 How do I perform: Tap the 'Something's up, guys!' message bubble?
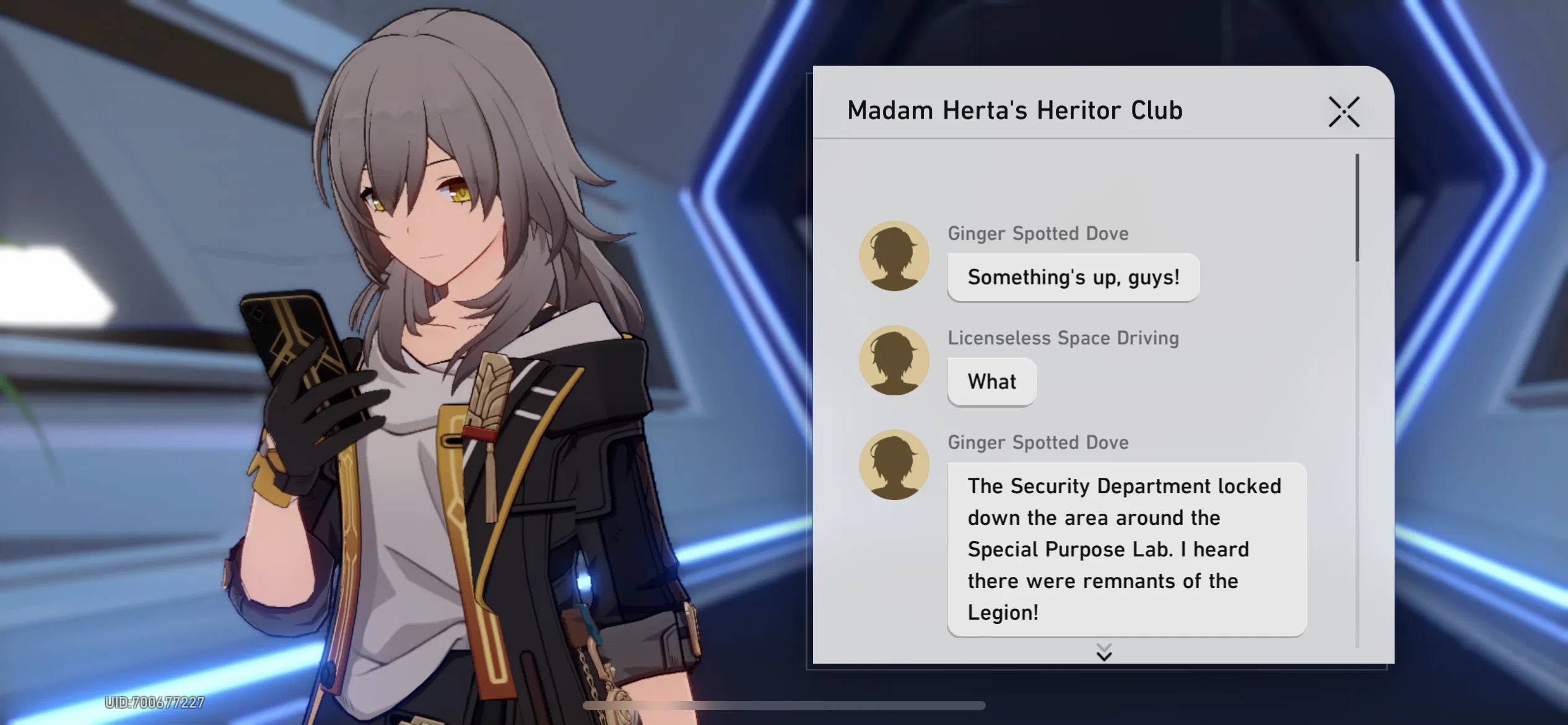pyautogui.click(x=1073, y=277)
